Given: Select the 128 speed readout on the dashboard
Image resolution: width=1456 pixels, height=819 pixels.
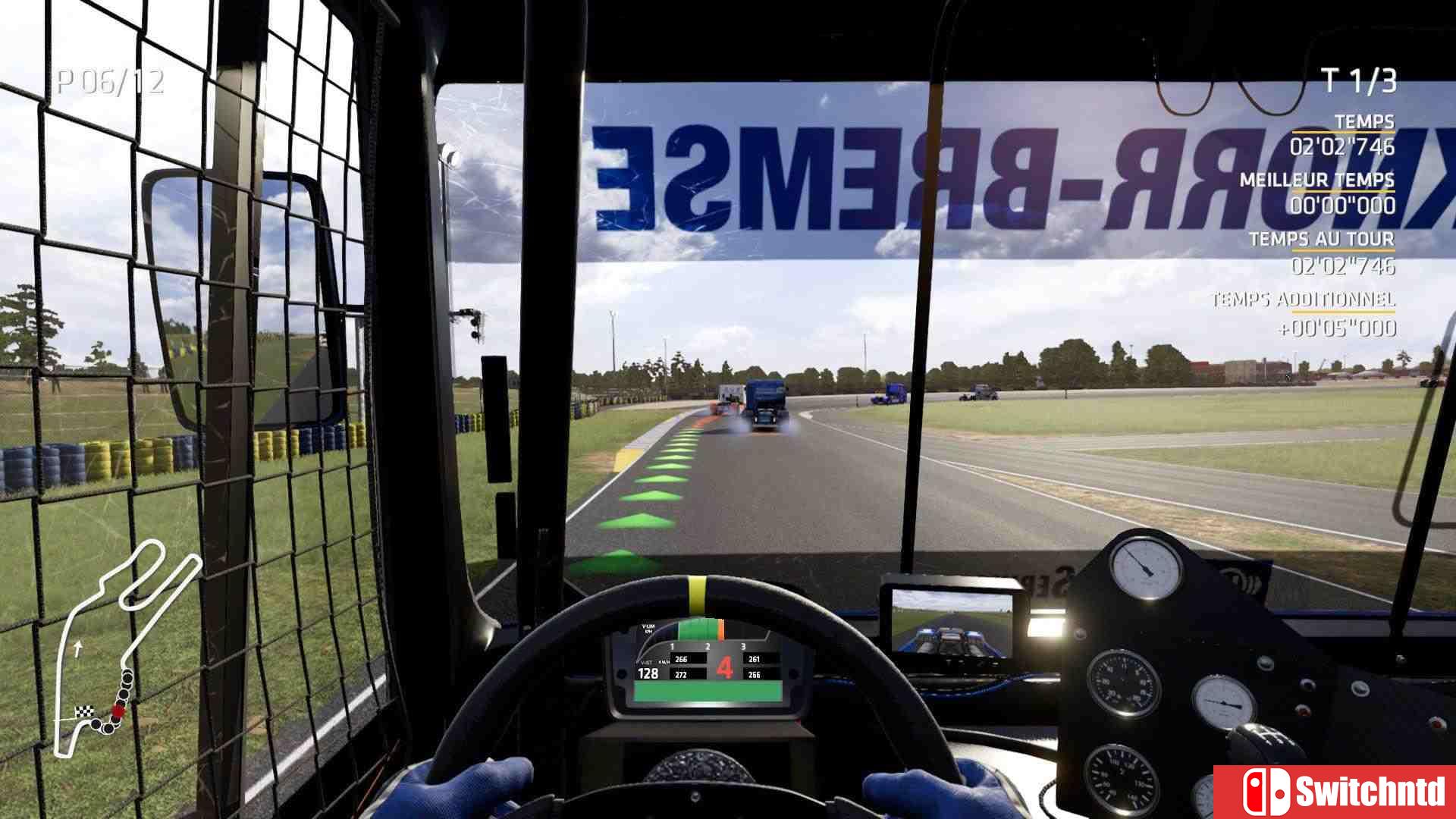Looking at the screenshot, I should [x=648, y=673].
